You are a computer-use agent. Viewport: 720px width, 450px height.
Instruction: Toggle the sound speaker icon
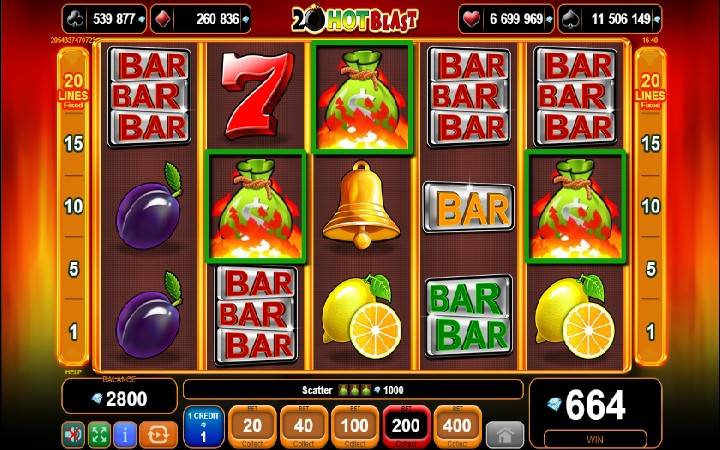tap(73, 435)
